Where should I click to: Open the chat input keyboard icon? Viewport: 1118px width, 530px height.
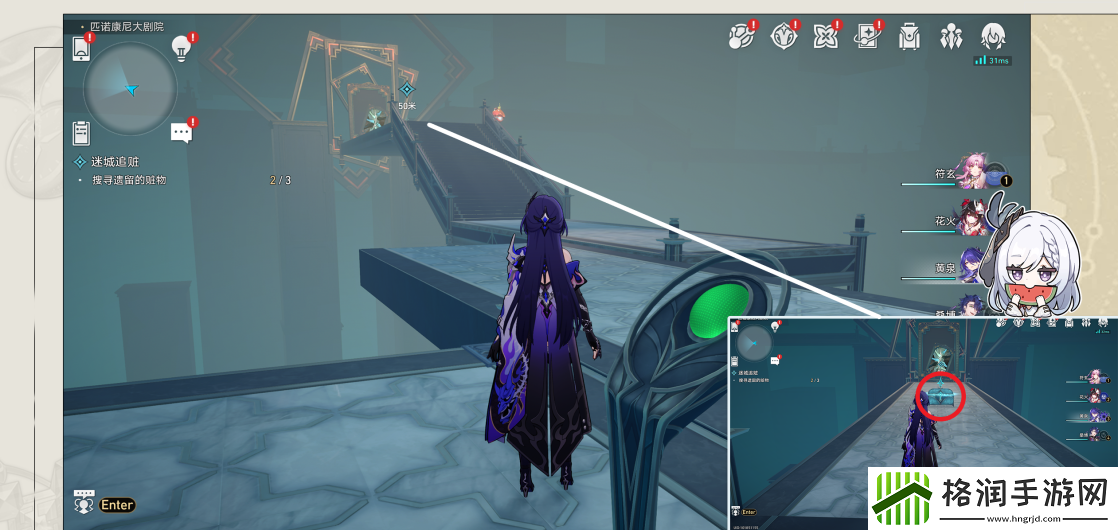coord(84,499)
